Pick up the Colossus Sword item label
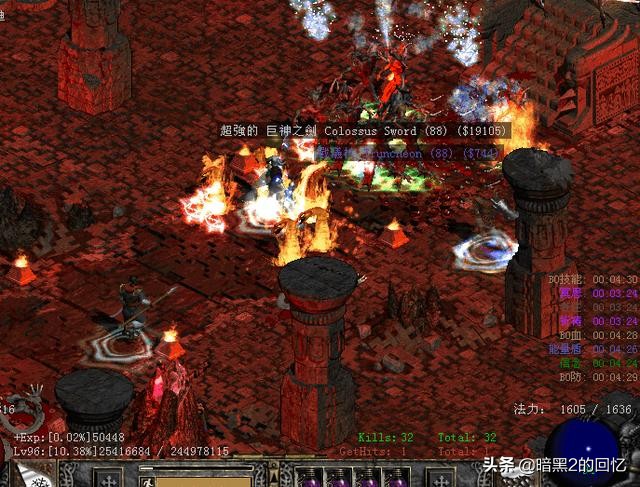This screenshot has width=640, height=487. point(364,131)
